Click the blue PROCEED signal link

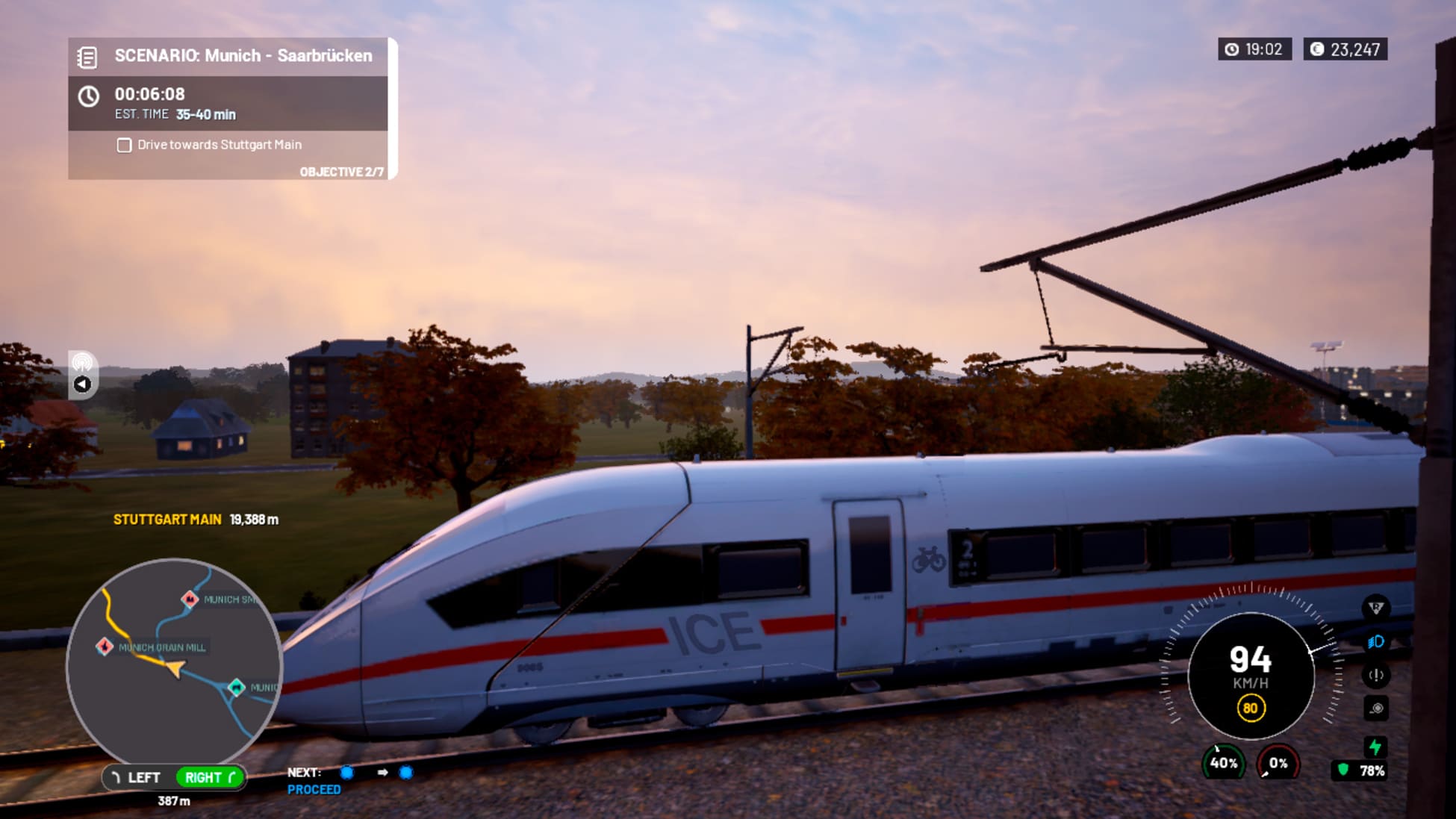coord(314,788)
